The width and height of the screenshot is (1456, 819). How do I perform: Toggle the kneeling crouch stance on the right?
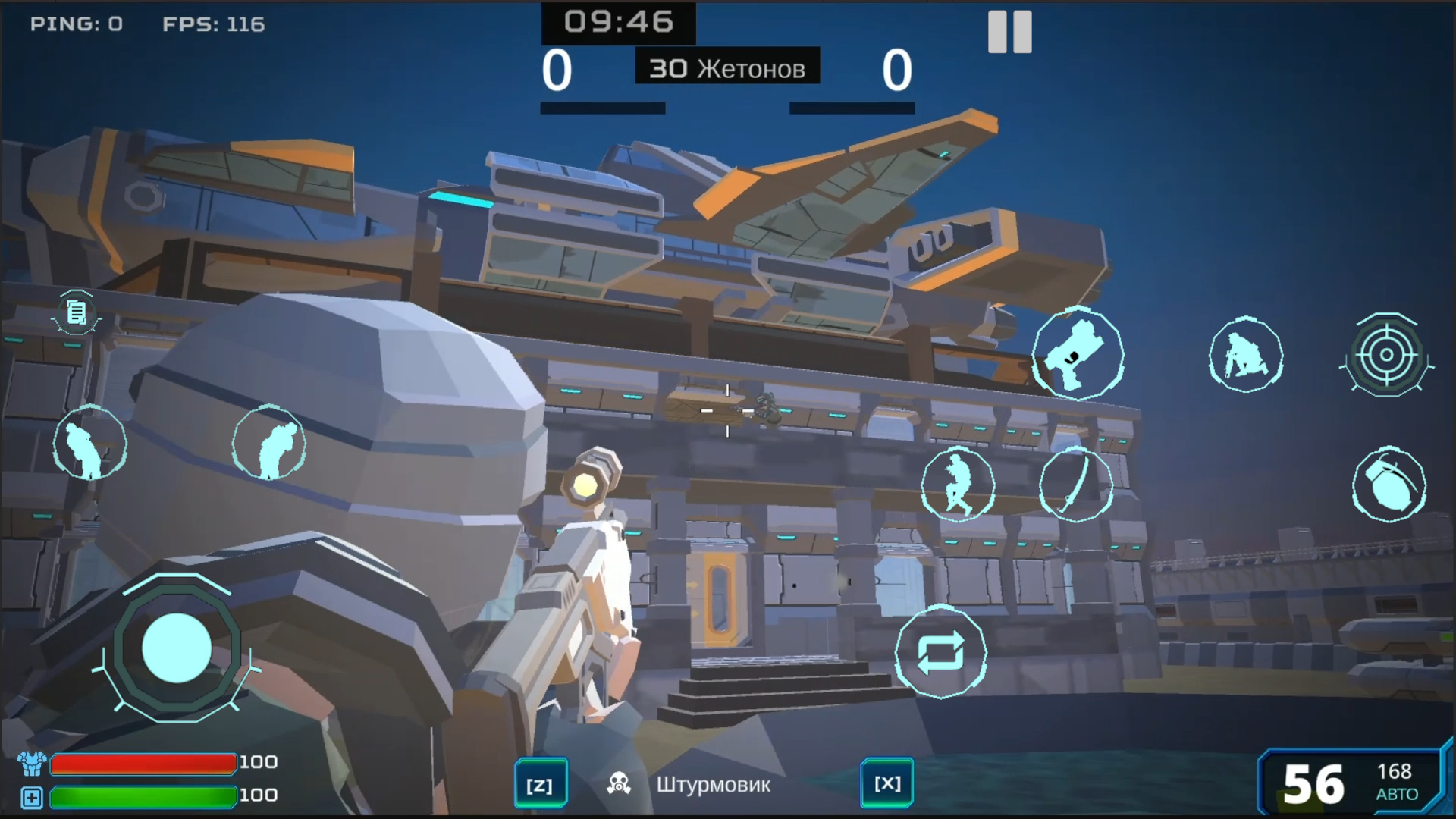click(1246, 356)
